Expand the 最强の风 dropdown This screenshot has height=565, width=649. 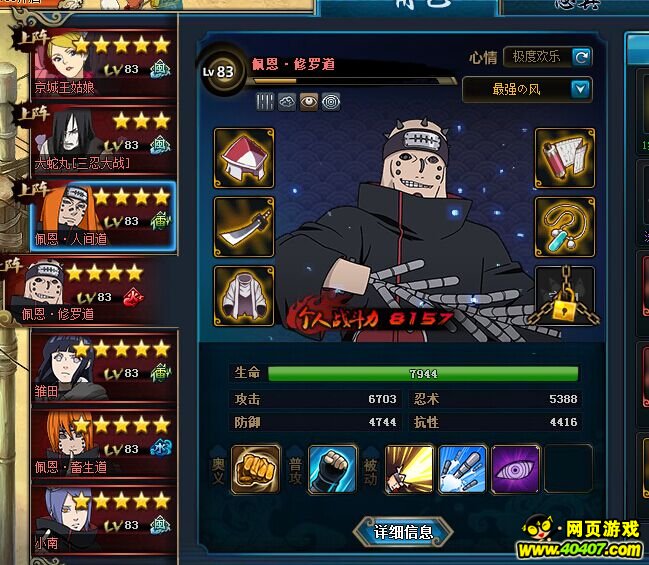581,89
